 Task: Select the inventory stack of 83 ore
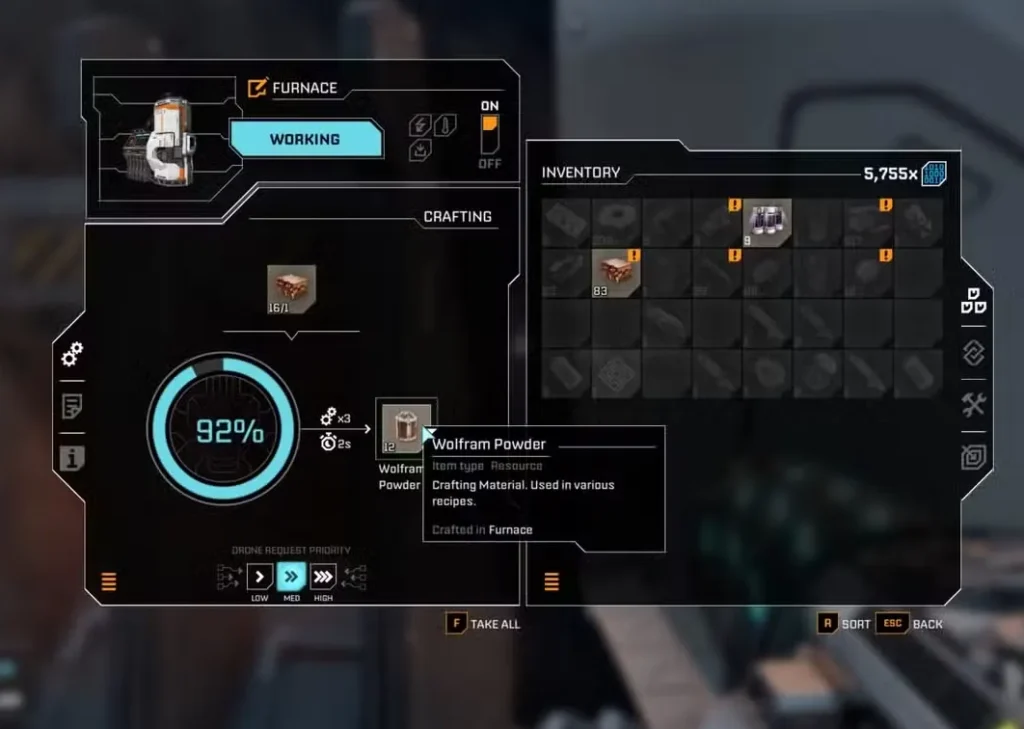(x=616, y=273)
